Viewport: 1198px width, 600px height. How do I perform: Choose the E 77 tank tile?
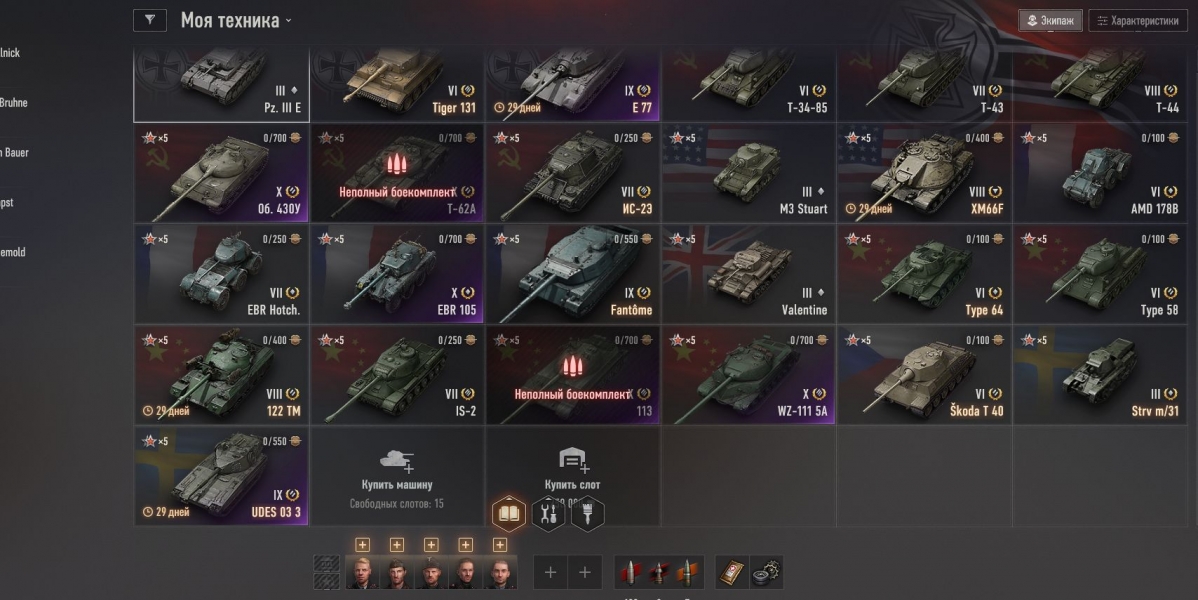click(573, 86)
